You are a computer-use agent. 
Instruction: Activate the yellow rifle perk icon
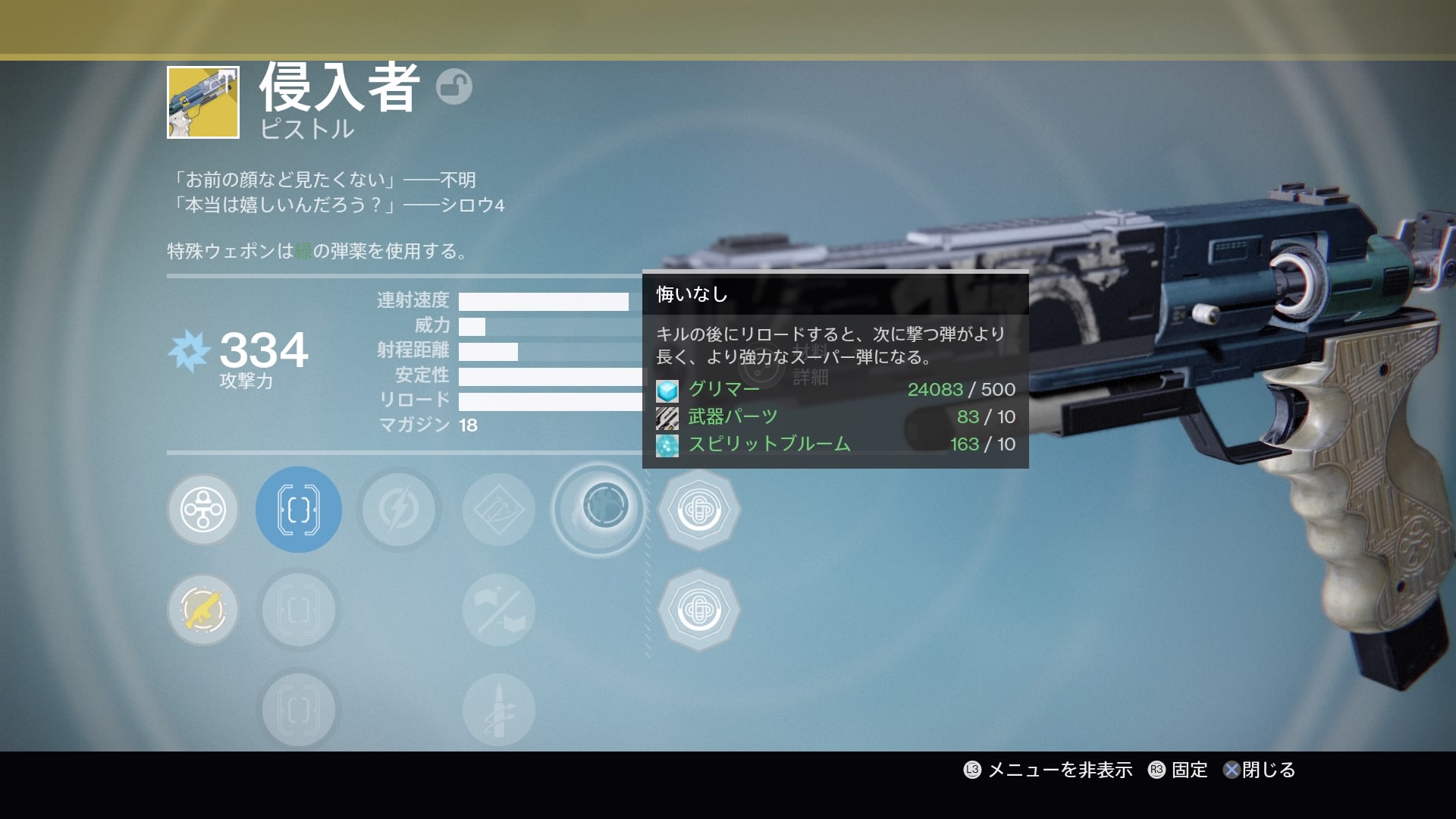[x=202, y=610]
